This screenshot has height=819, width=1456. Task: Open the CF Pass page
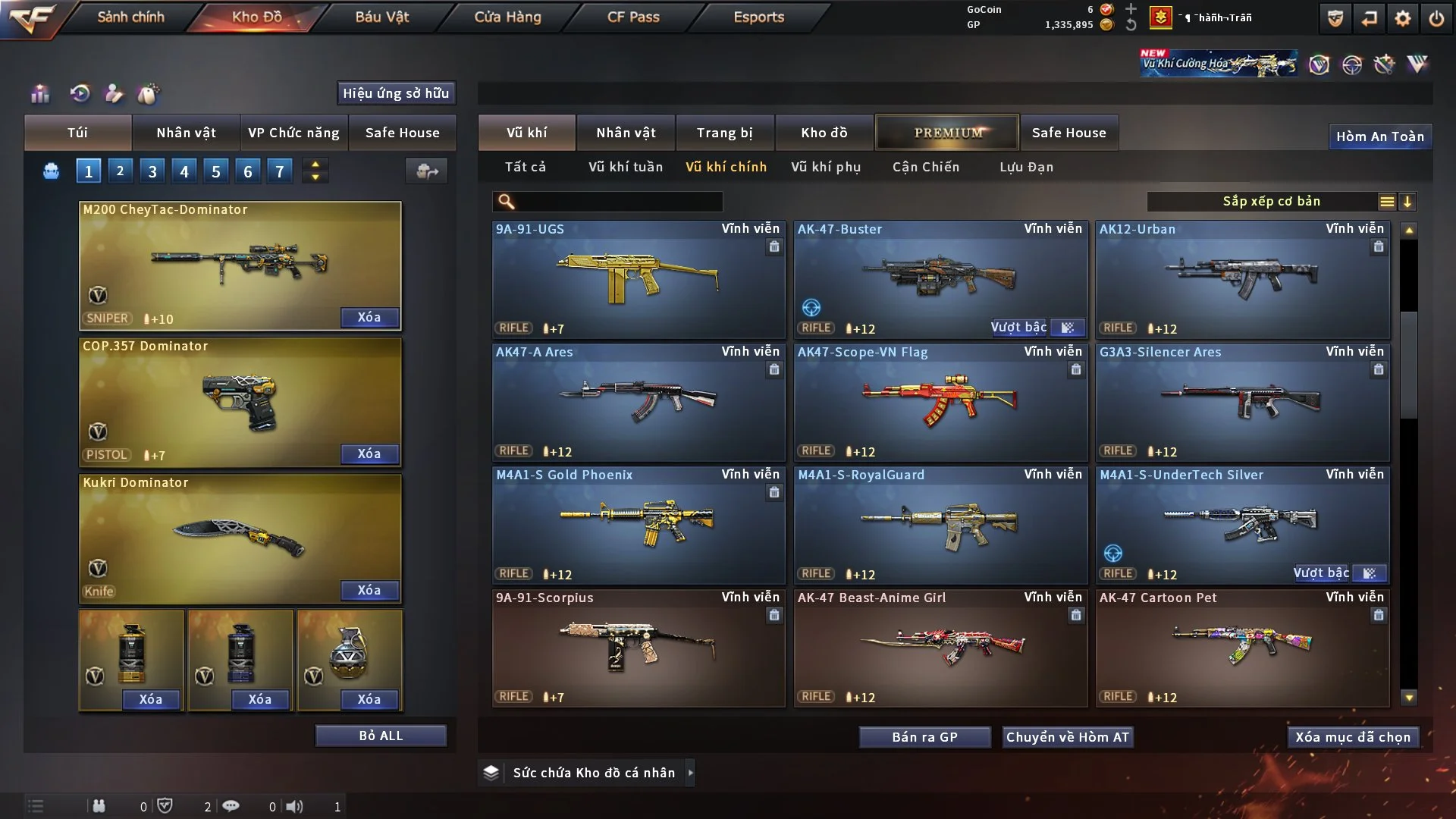(633, 17)
